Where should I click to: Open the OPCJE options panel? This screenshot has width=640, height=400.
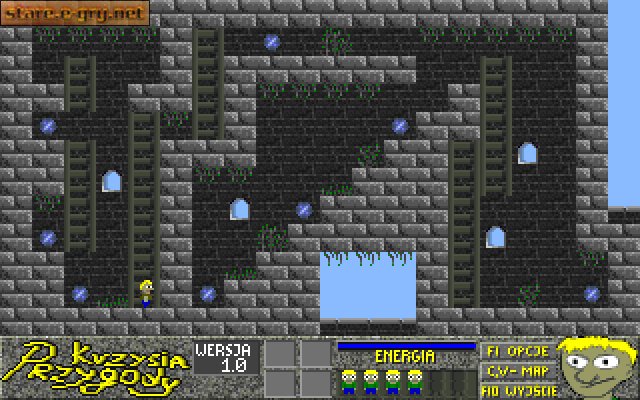coord(515,352)
